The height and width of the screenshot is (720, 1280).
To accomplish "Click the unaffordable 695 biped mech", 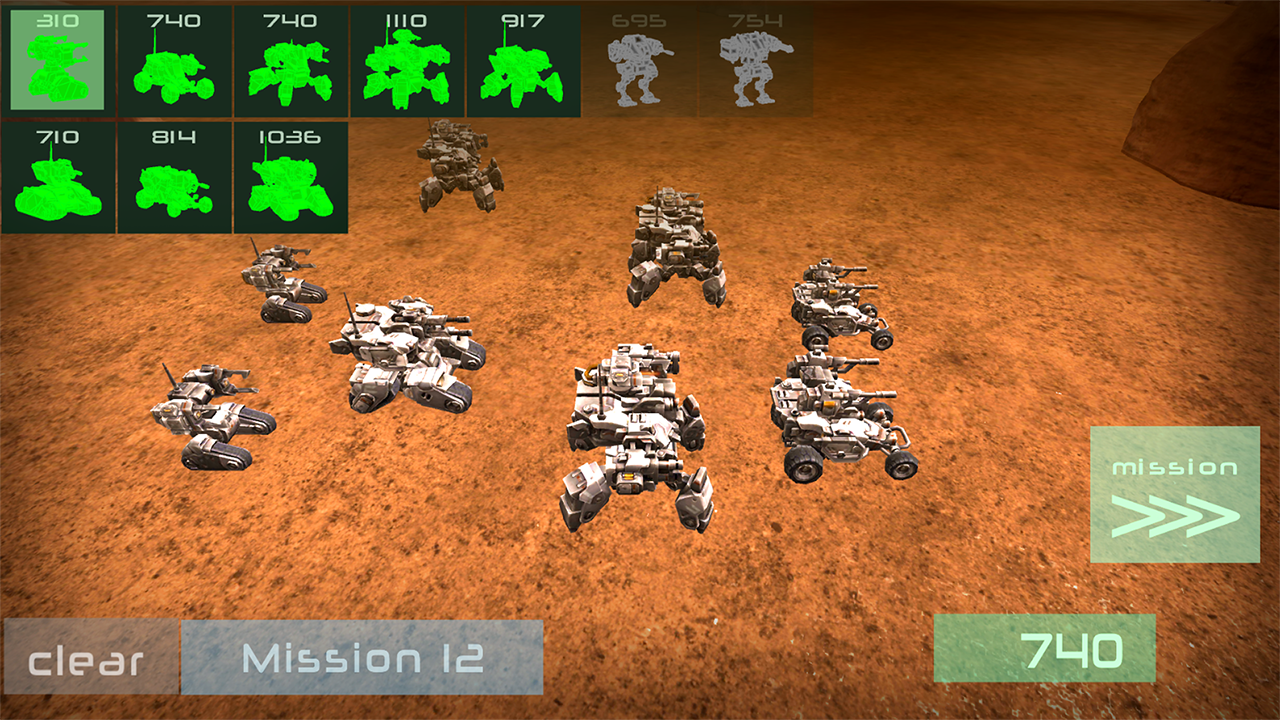I will tap(638, 60).
